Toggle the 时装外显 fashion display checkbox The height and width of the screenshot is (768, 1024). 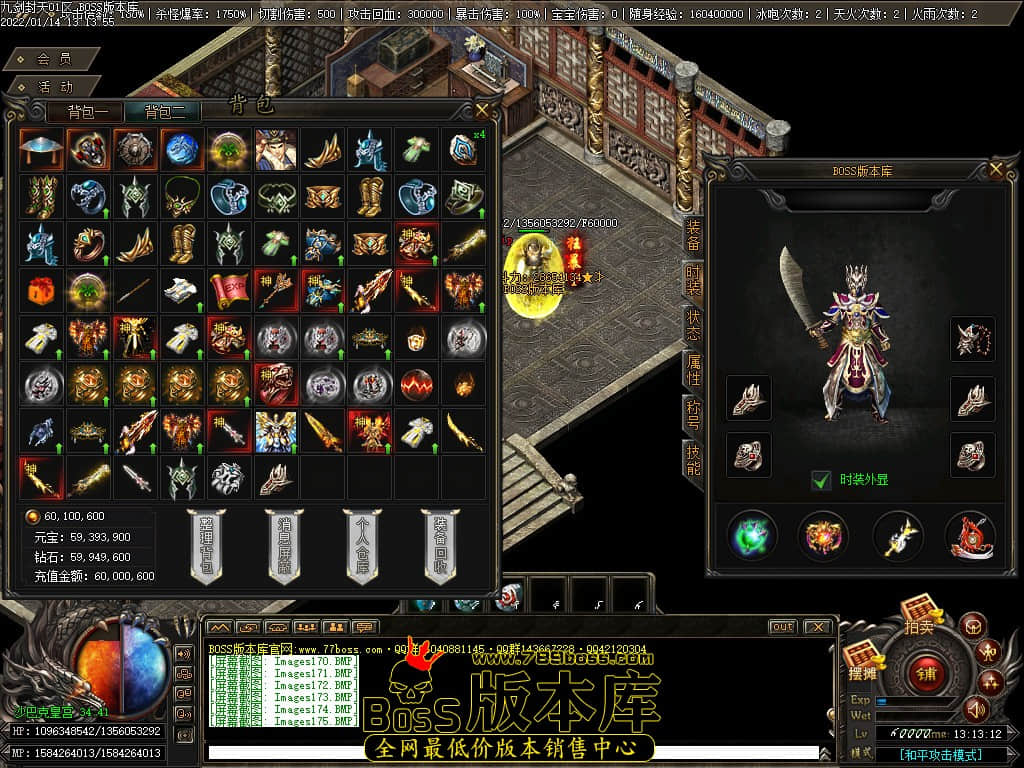[821, 480]
